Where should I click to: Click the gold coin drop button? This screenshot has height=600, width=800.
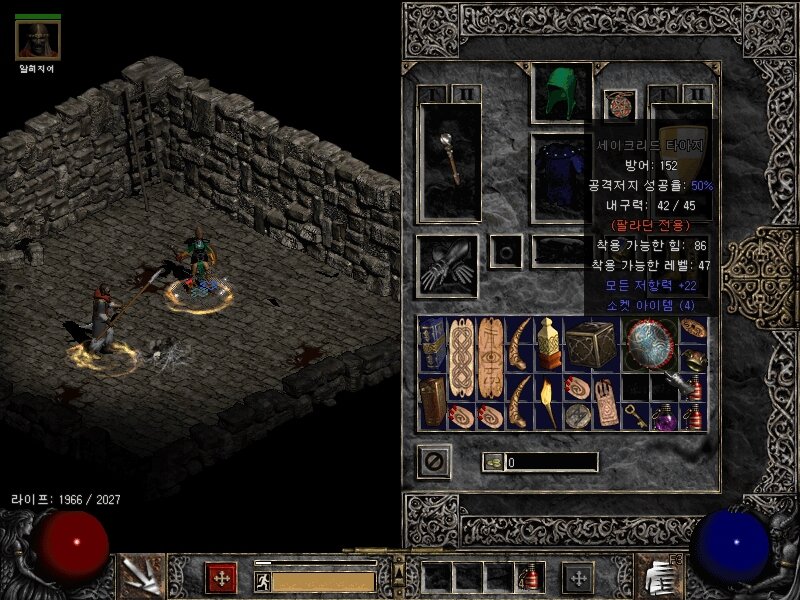pos(493,462)
